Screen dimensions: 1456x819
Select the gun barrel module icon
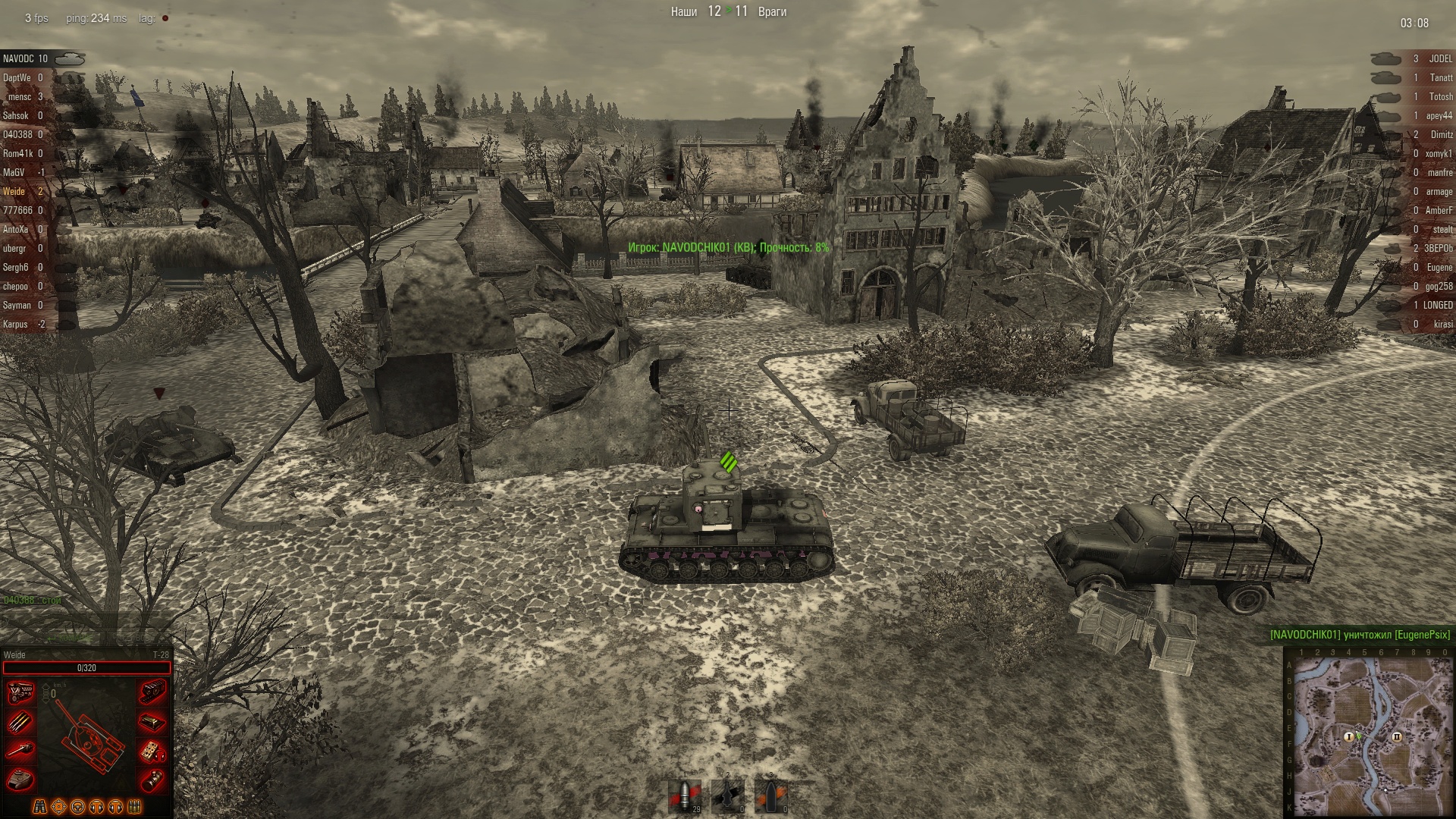20,748
